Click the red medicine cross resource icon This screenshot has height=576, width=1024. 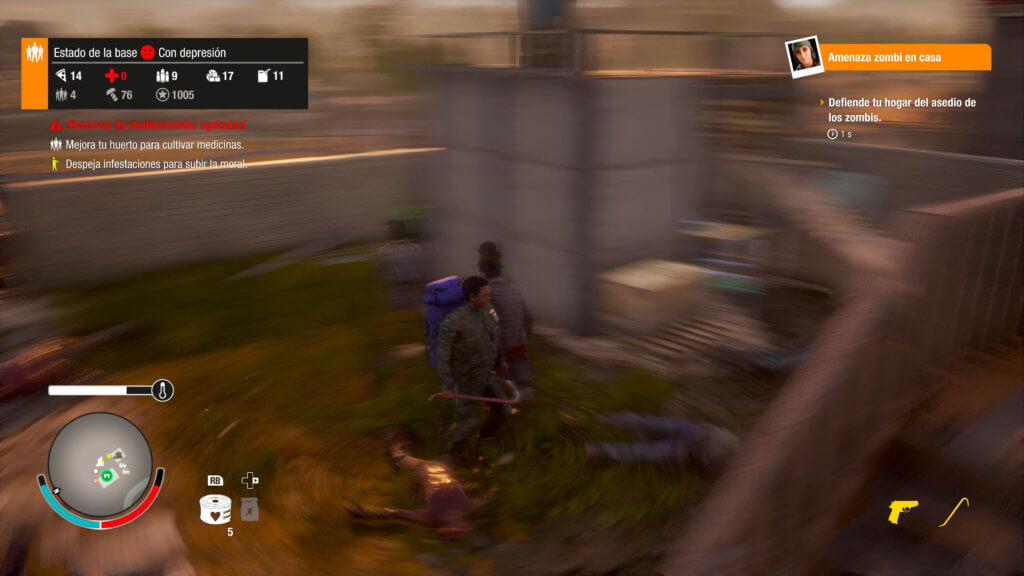point(112,76)
